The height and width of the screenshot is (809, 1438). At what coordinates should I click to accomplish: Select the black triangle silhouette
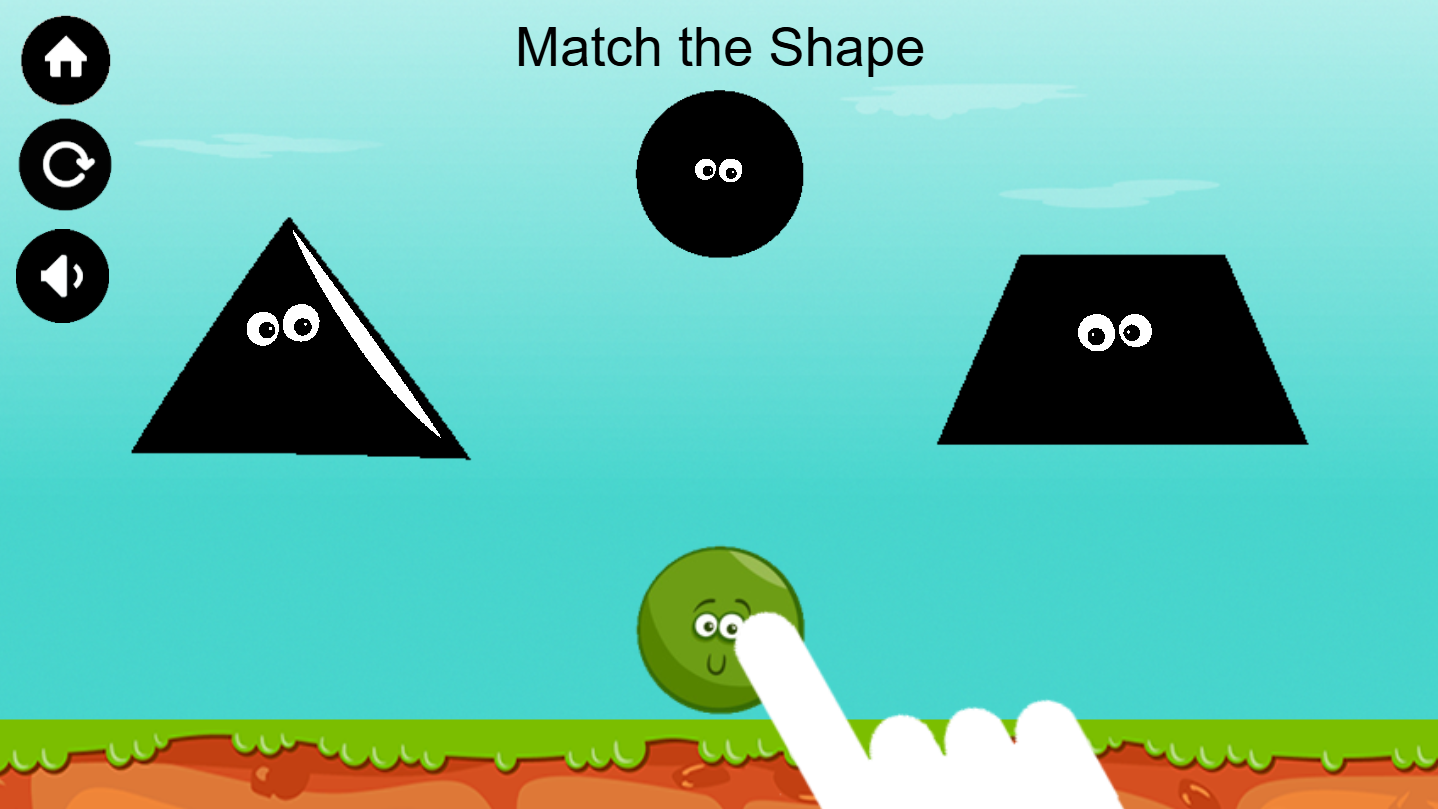pos(290,390)
